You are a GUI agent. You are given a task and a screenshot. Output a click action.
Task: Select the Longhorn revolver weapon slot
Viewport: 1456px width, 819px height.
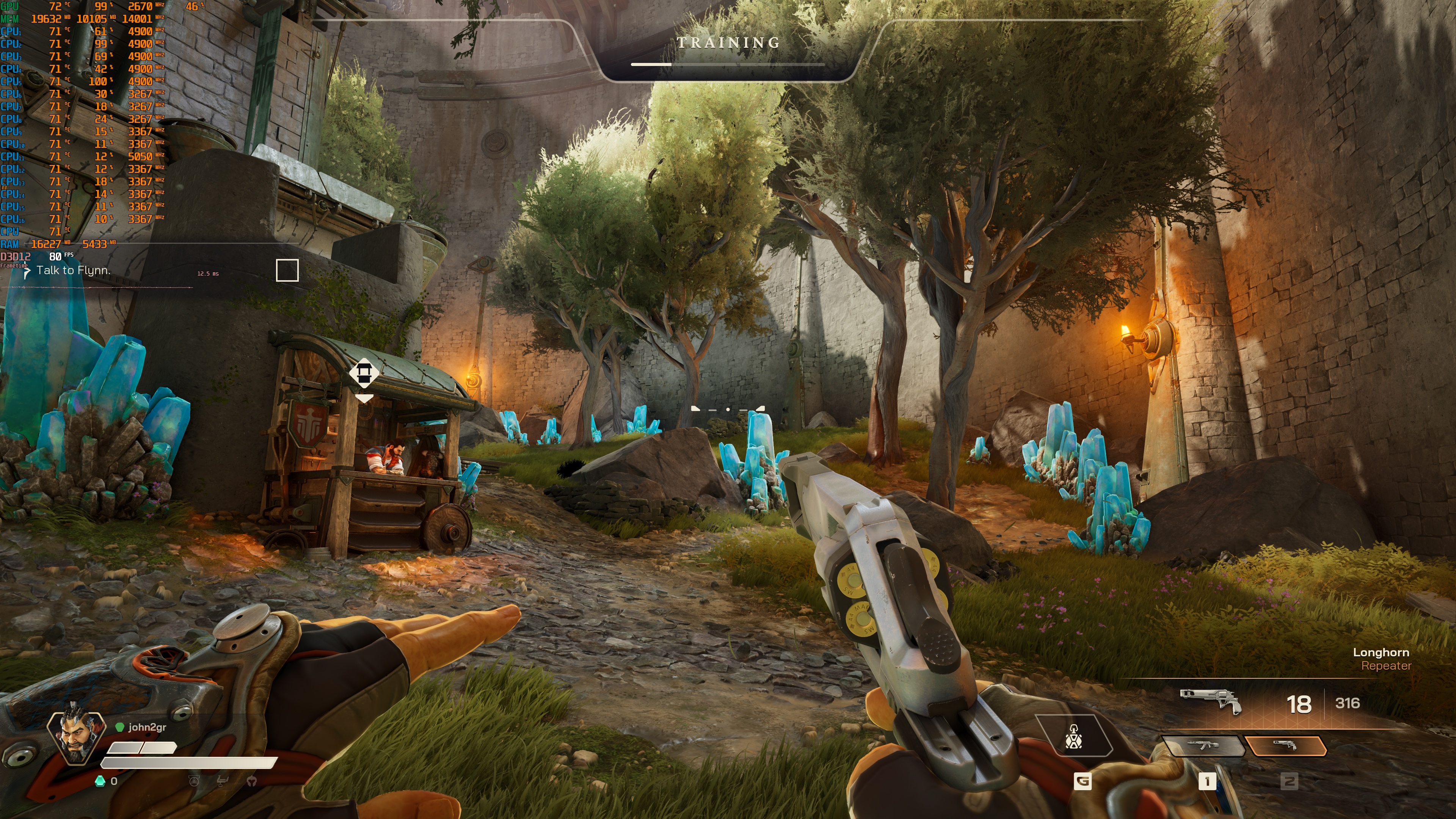(1285, 745)
